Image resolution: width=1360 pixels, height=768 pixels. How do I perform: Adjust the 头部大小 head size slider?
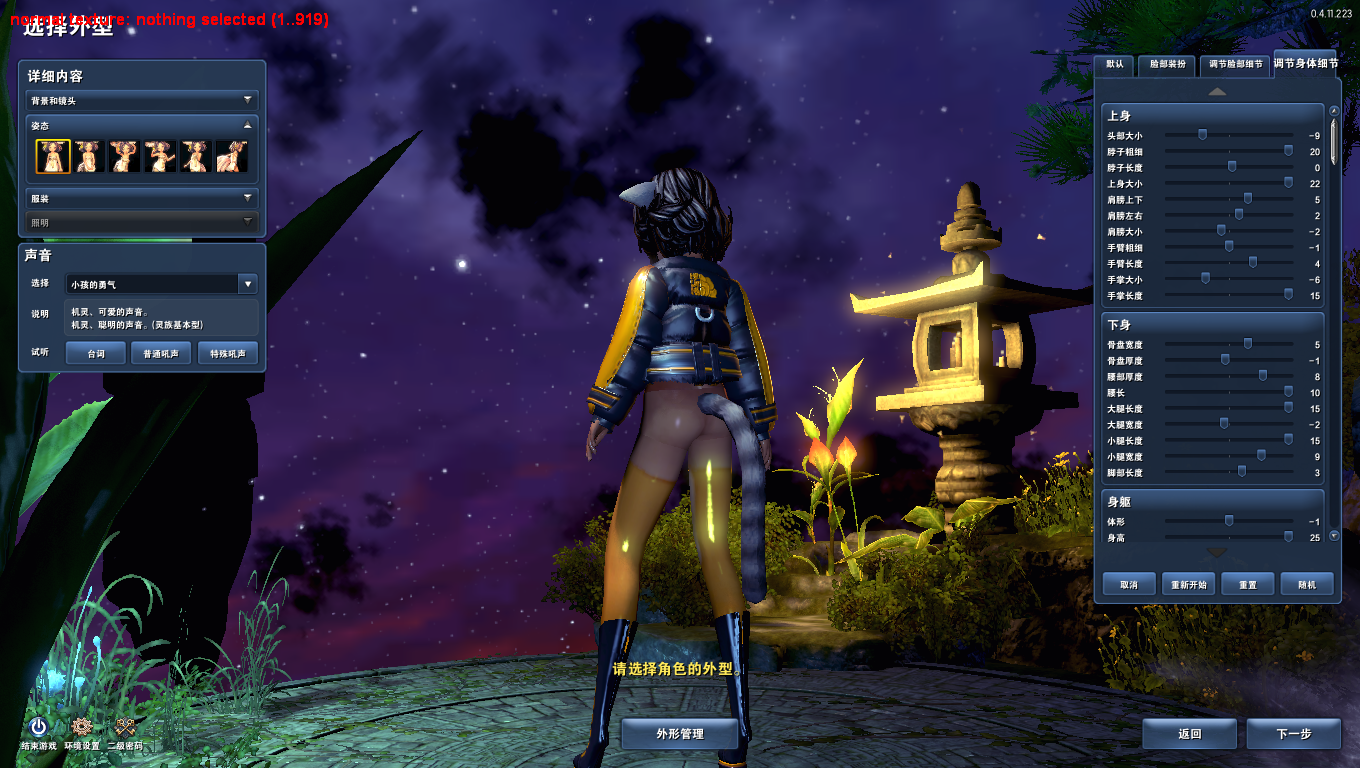[1202, 135]
